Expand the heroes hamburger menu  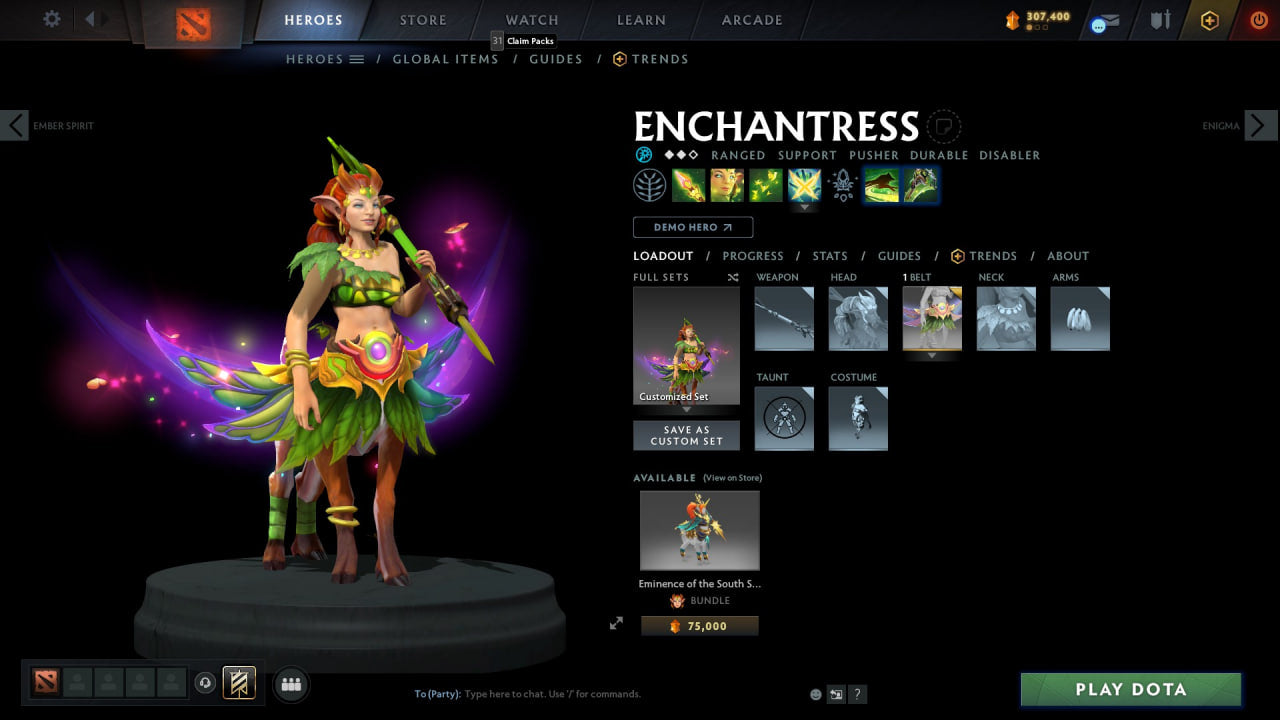[356, 59]
